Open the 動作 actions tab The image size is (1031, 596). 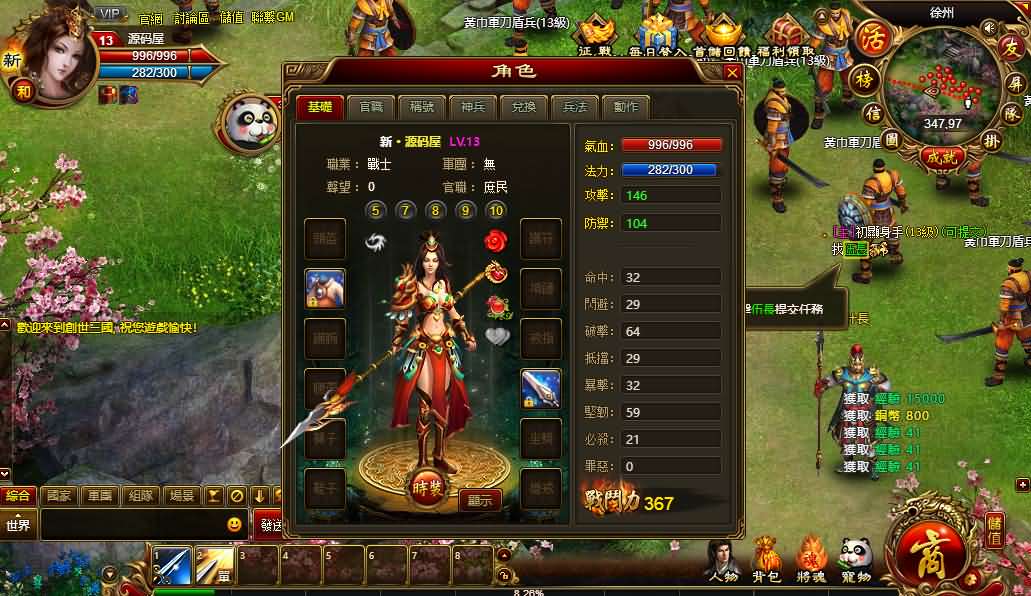point(626,108)
